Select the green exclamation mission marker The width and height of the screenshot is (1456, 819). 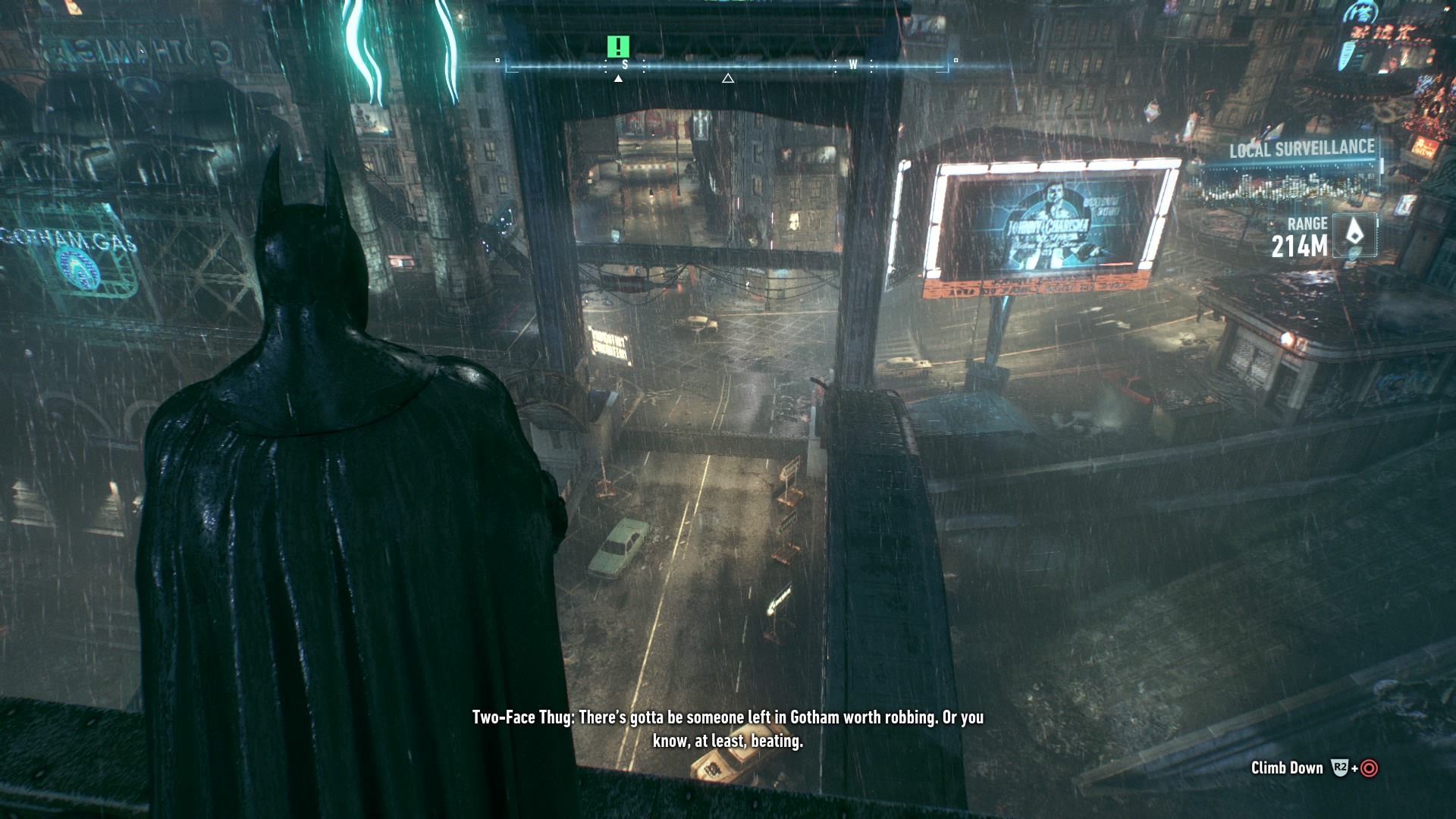(618, 47)
